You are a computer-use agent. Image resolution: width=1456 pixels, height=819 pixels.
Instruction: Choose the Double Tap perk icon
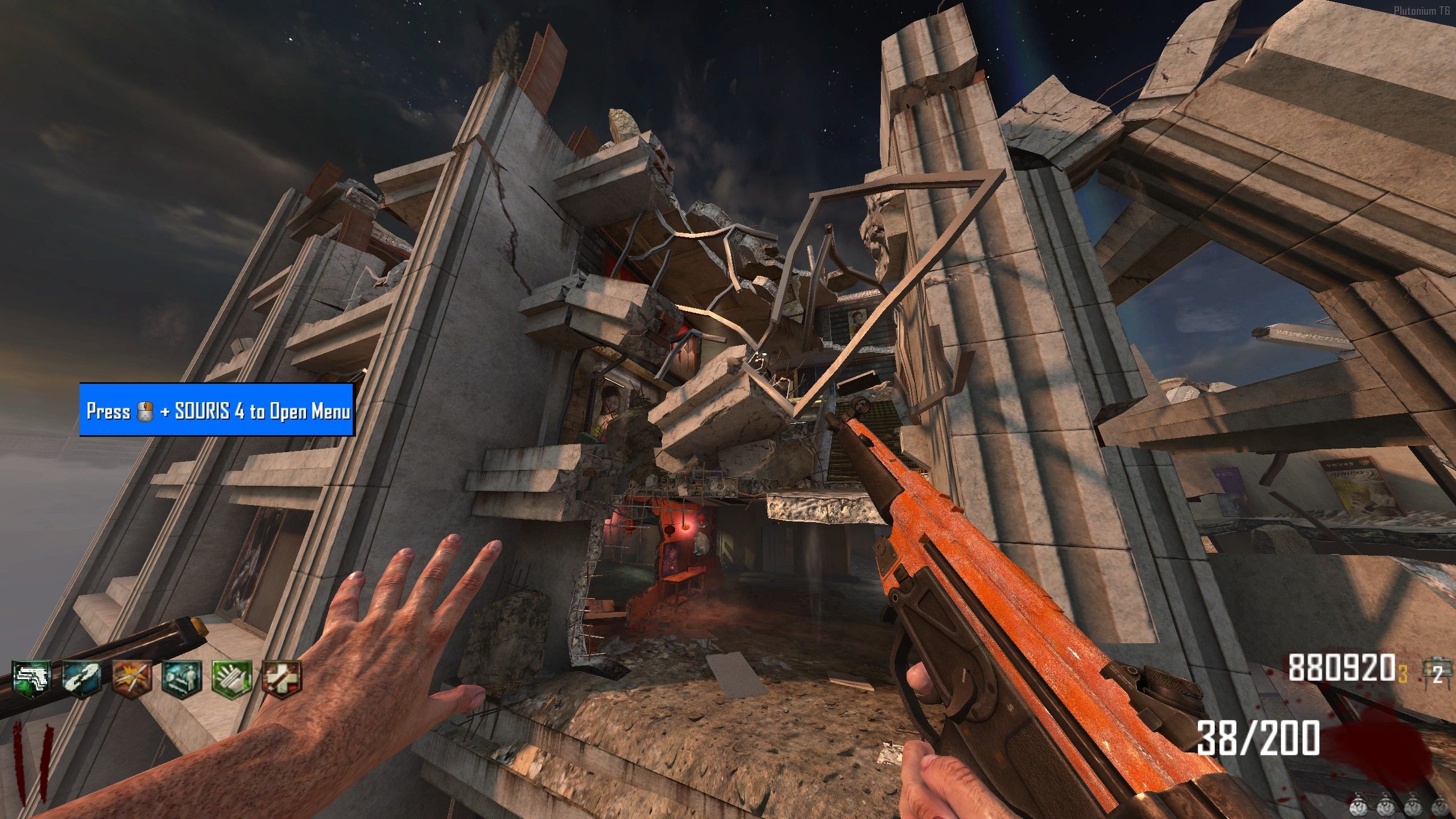pyautogui.click(x=132, y=678)
